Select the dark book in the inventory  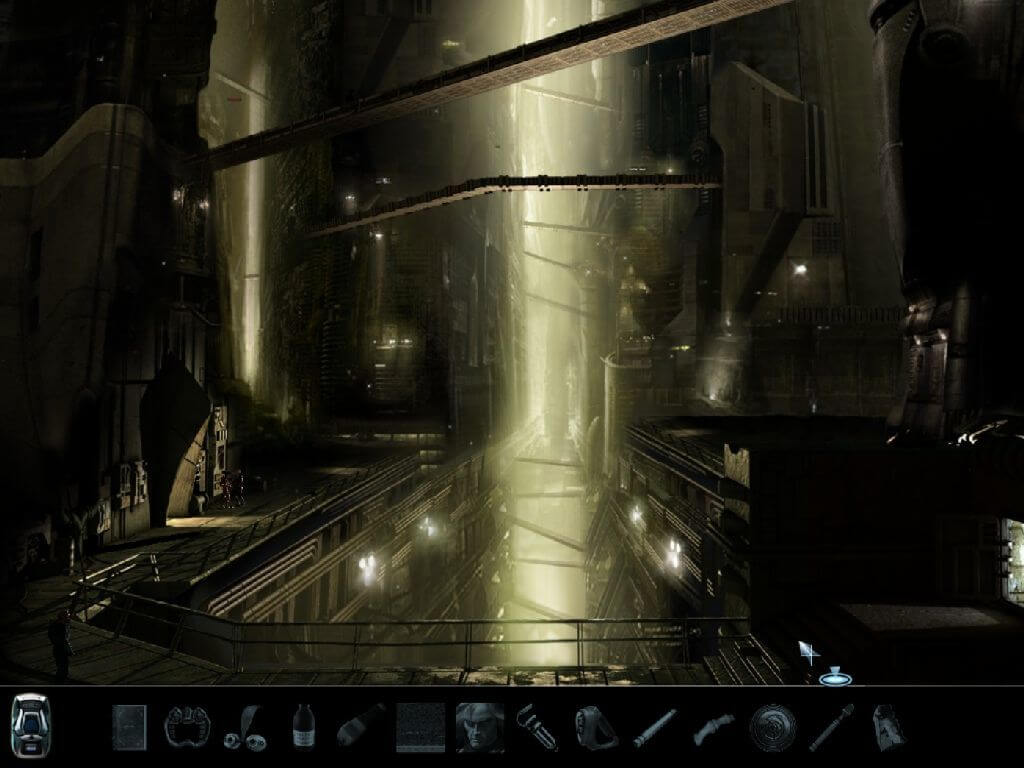[129, 726]
